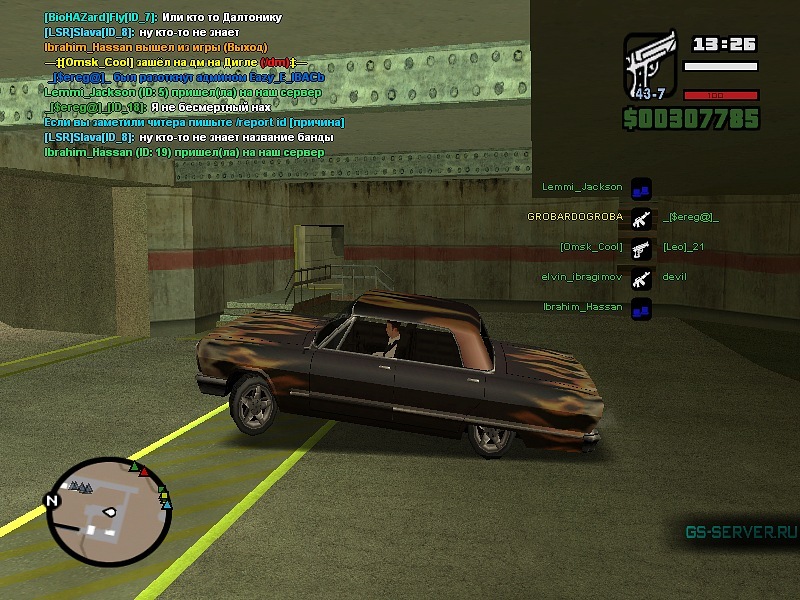Click the GS-SERVER.RU watermark
The width and height of the screenshot is (800, 600).
pyautogui.click(x=740, y=532)
